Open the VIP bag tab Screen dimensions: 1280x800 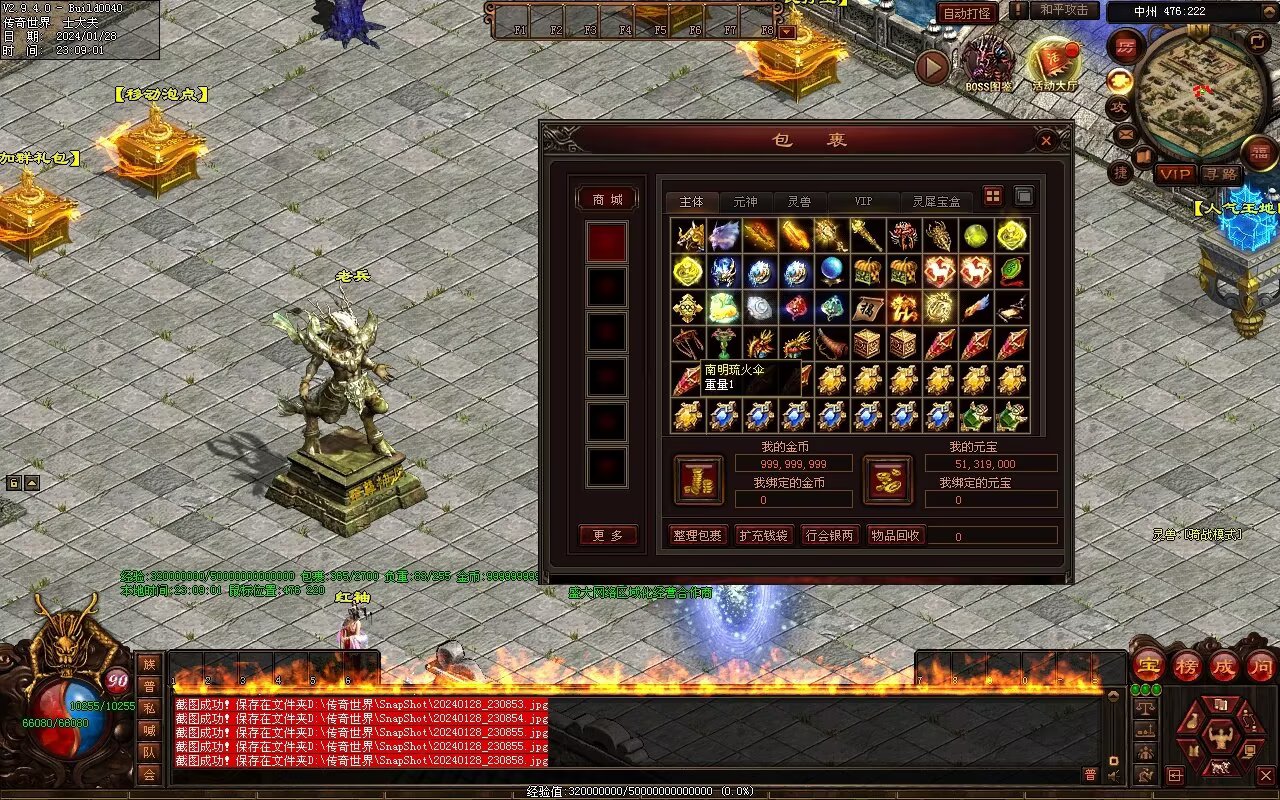[x=862, y=202]
